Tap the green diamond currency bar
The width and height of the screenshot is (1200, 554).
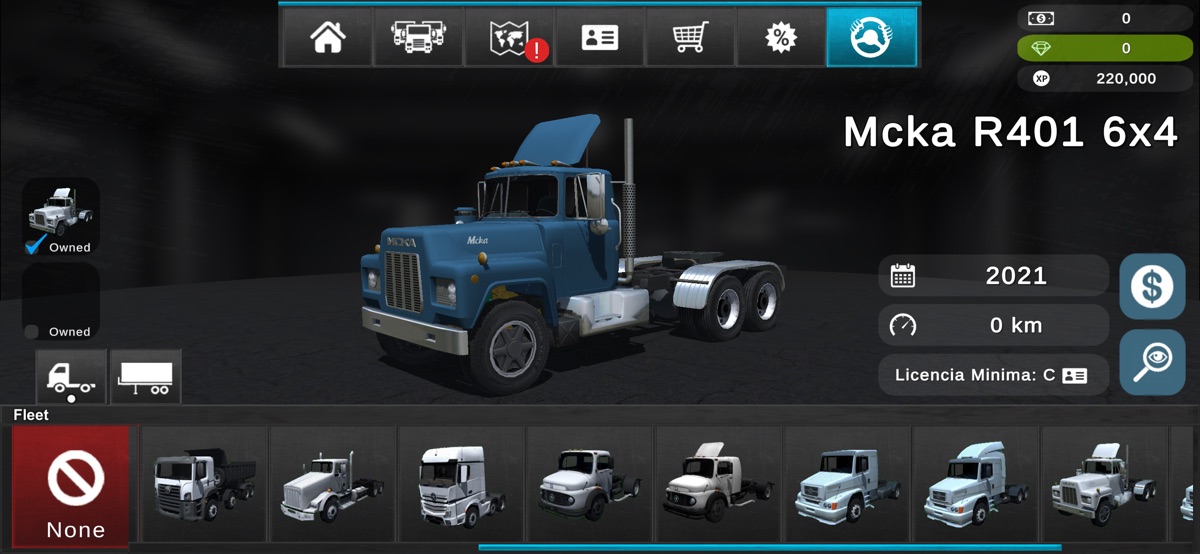click(1105, 48)
